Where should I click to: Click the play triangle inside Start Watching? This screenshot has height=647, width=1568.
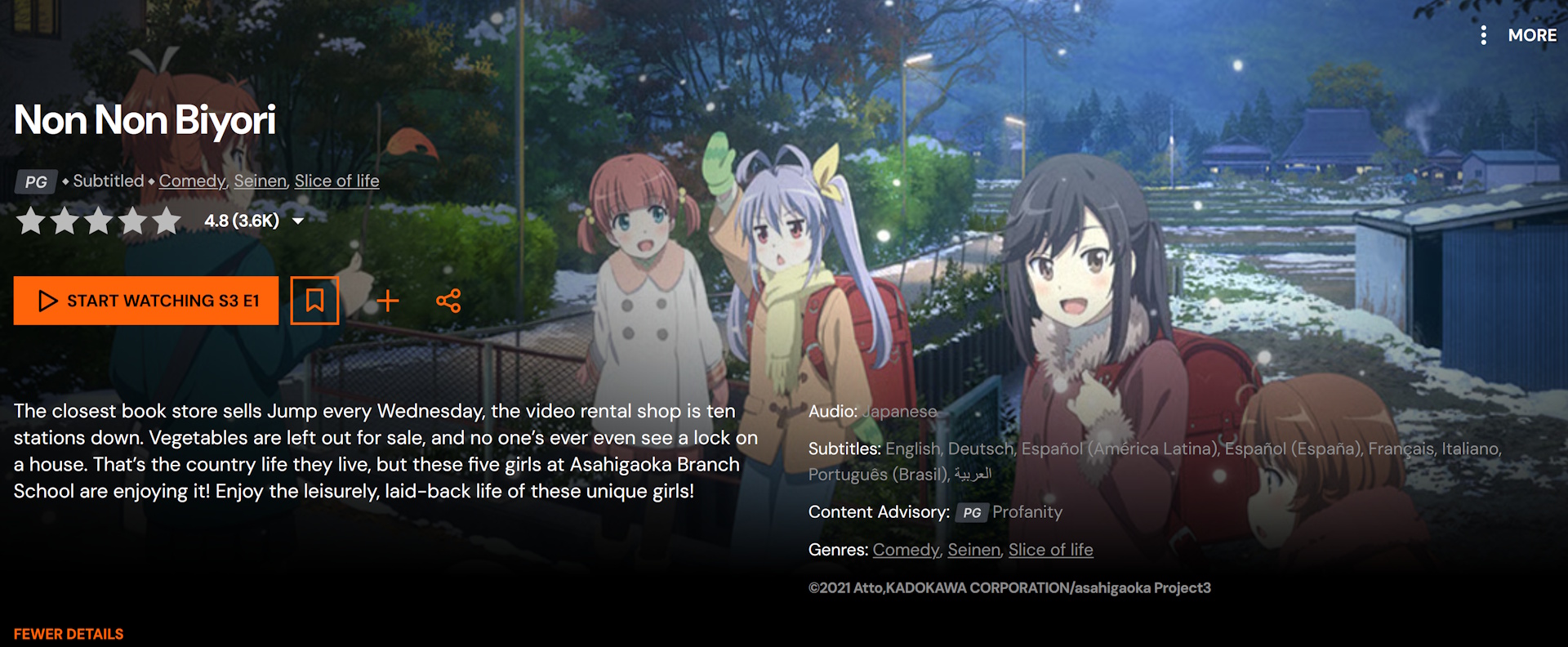click(47, 301)
